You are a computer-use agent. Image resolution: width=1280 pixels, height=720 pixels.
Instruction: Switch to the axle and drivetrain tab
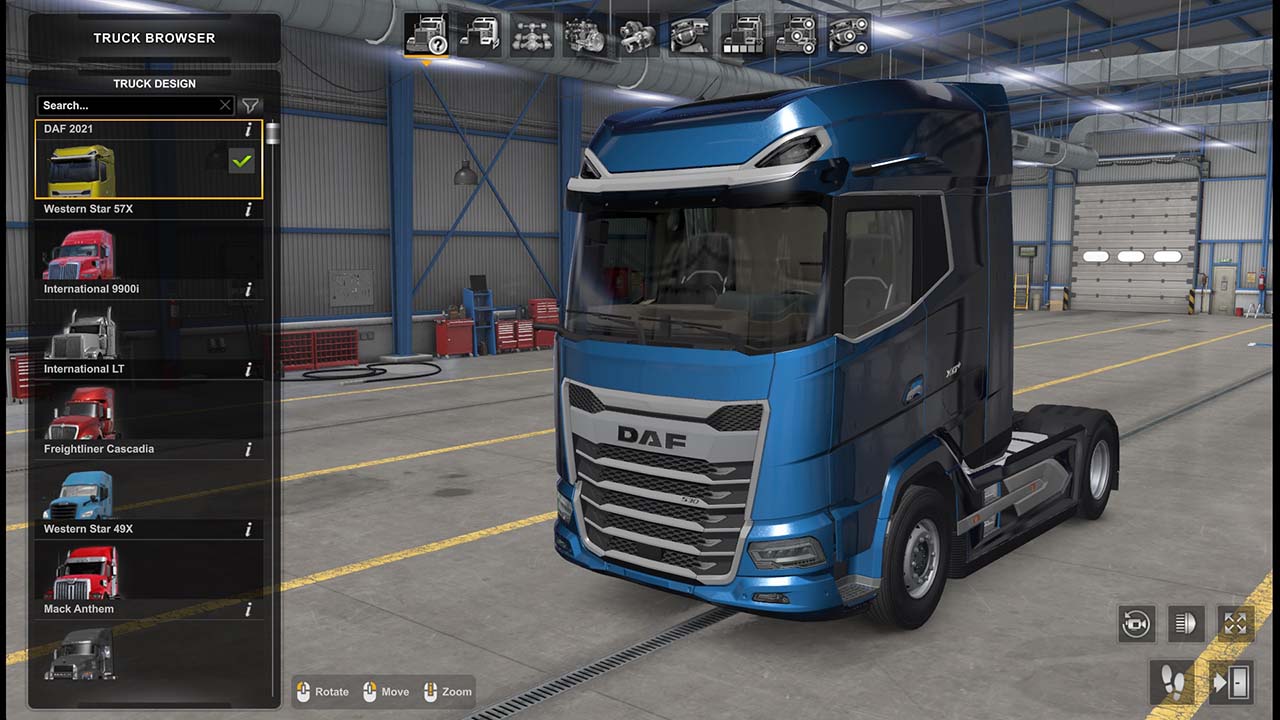point(532,36)
